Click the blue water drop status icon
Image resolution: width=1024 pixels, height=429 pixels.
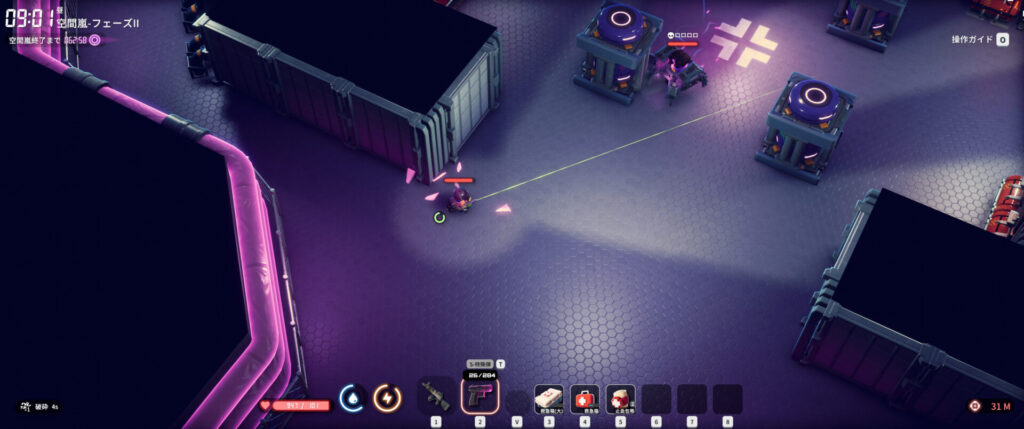point(351,398)
